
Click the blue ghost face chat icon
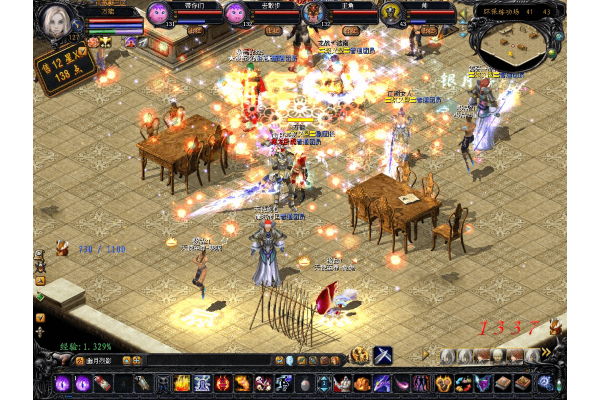click(x=290, y=360)
